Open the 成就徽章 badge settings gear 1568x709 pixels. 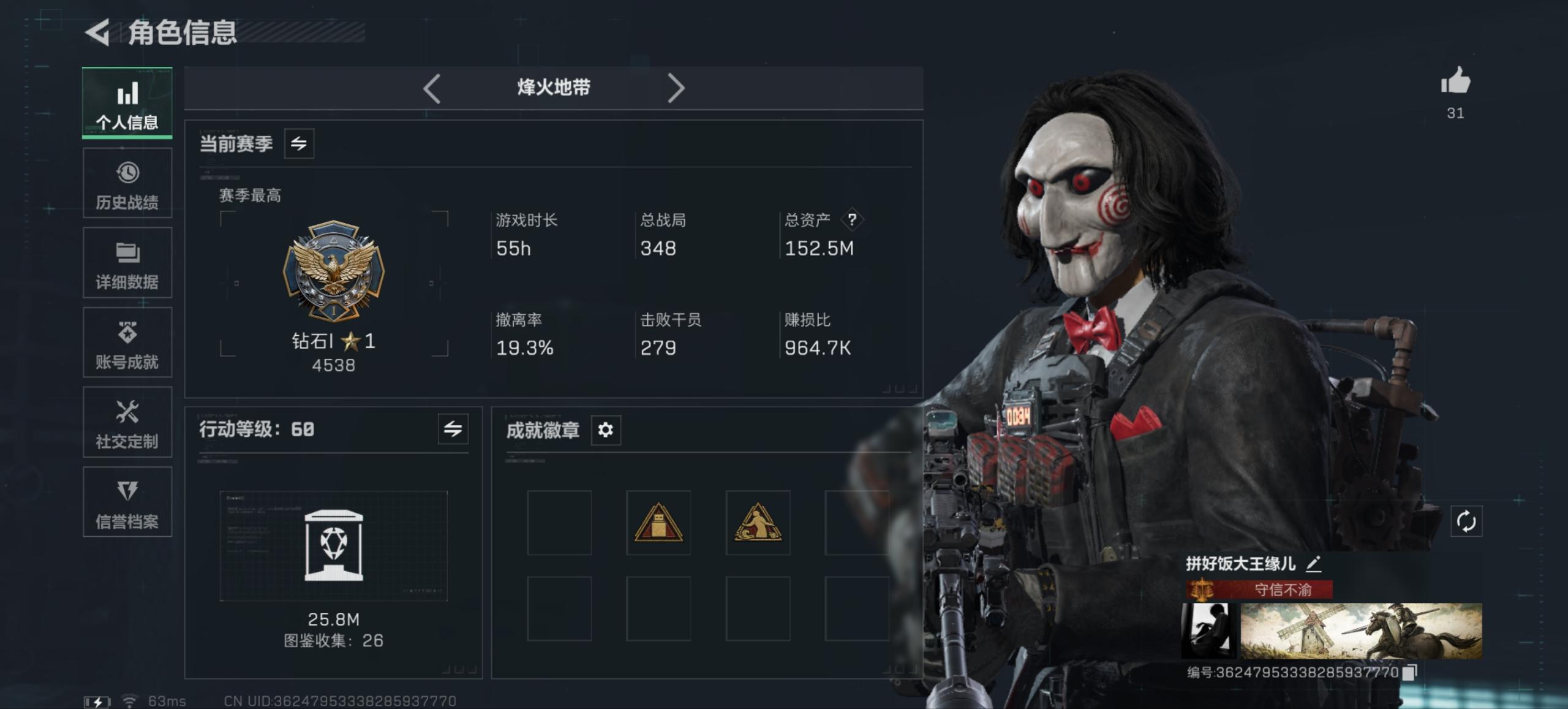606,430
